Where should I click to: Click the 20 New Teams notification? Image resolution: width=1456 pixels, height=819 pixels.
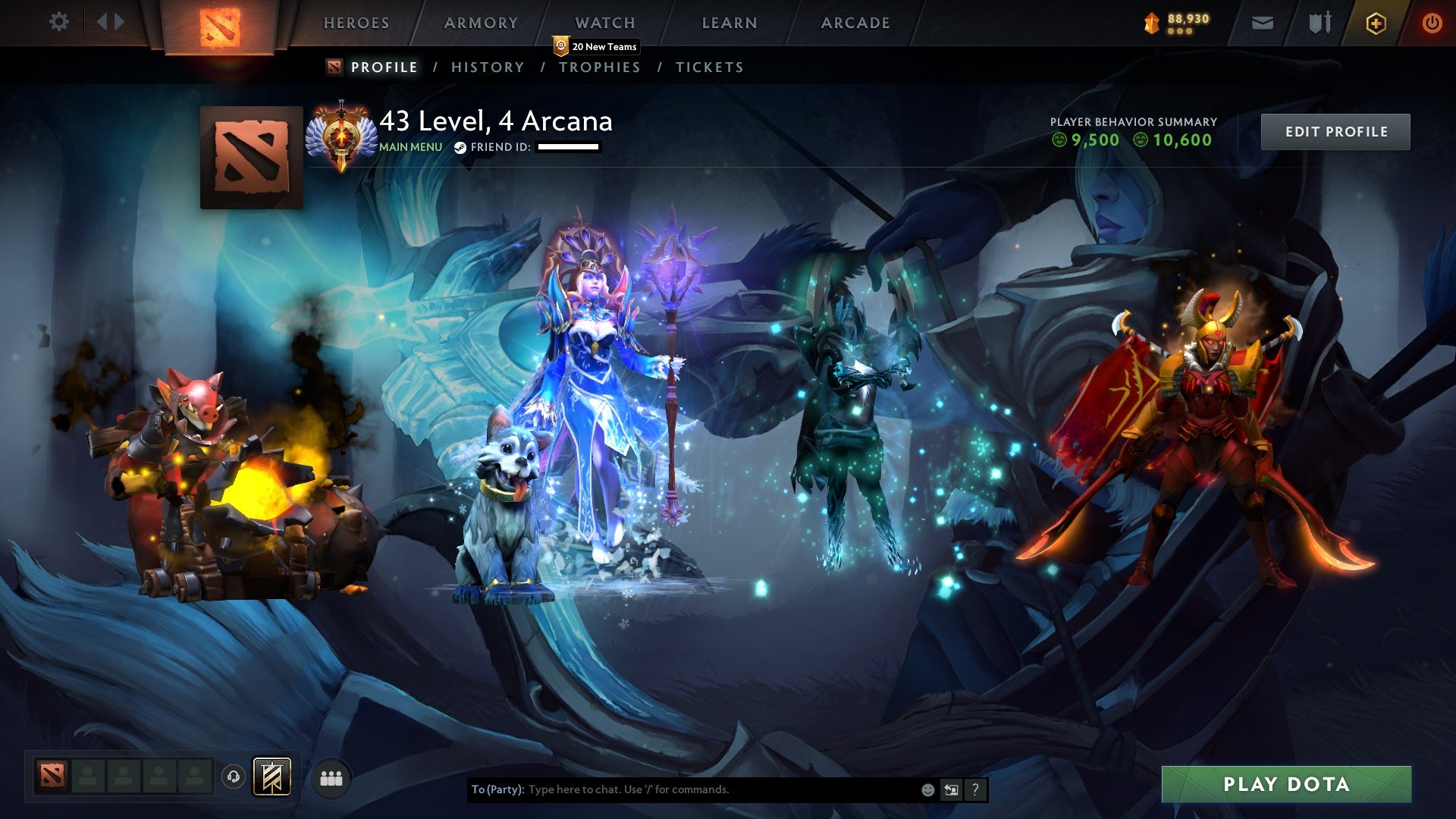pos(596,46)
